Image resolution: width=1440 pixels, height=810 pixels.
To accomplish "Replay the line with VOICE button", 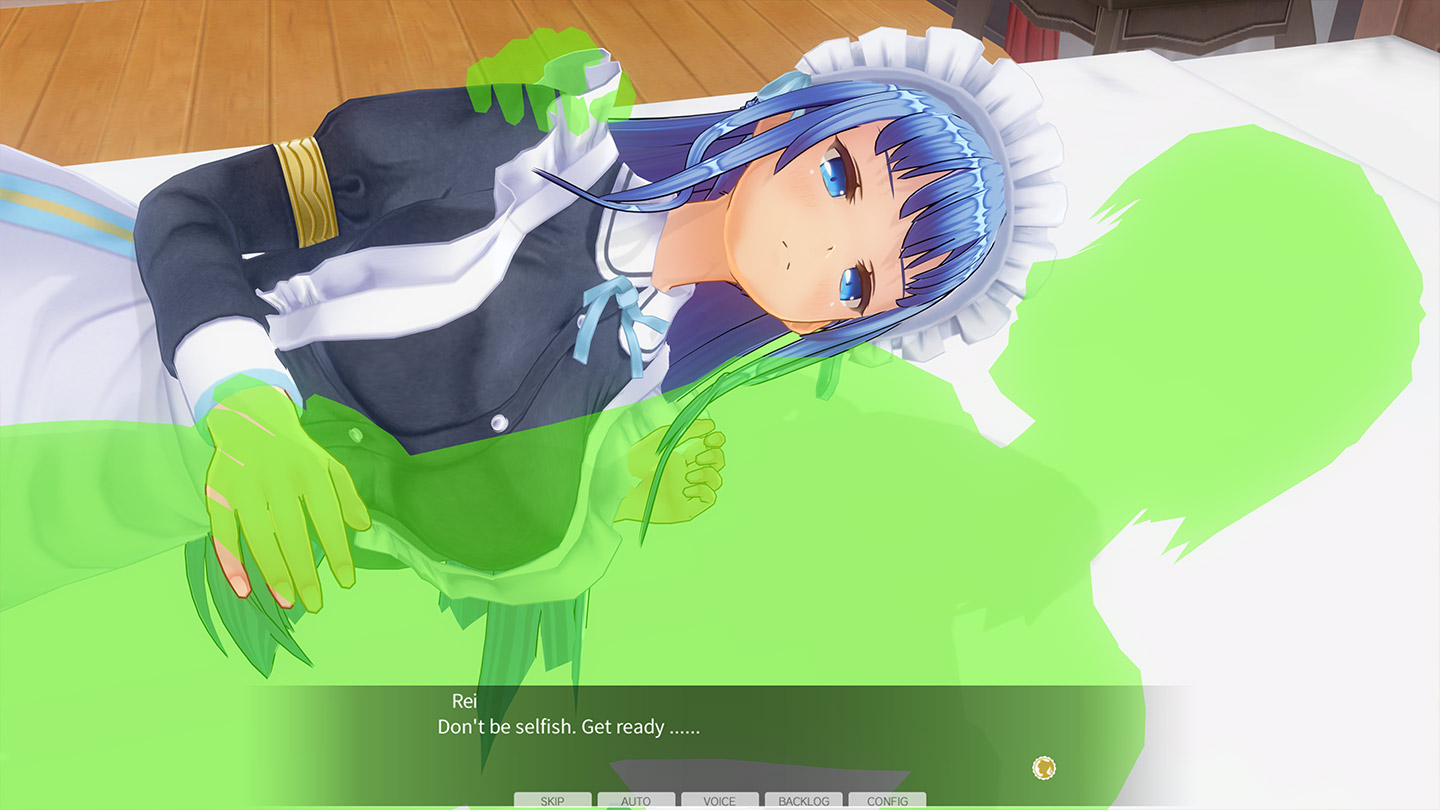I will 719,801.
